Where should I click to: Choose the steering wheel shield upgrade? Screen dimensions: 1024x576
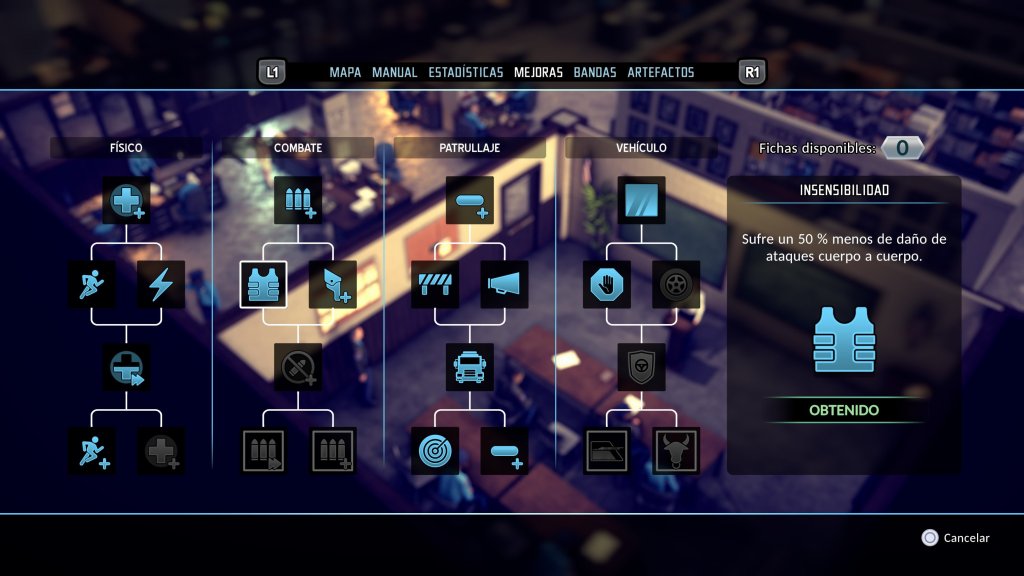(x=641, y=368)
